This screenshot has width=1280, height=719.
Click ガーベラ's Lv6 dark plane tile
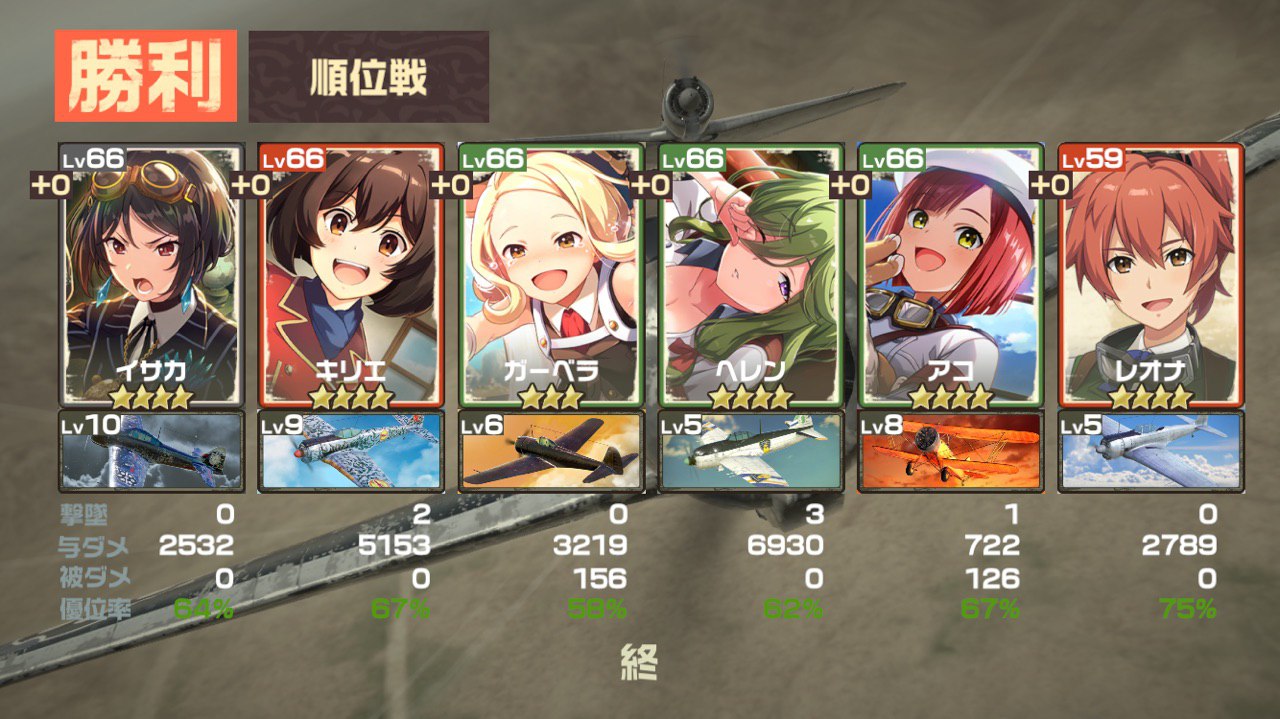pos(551,451)
